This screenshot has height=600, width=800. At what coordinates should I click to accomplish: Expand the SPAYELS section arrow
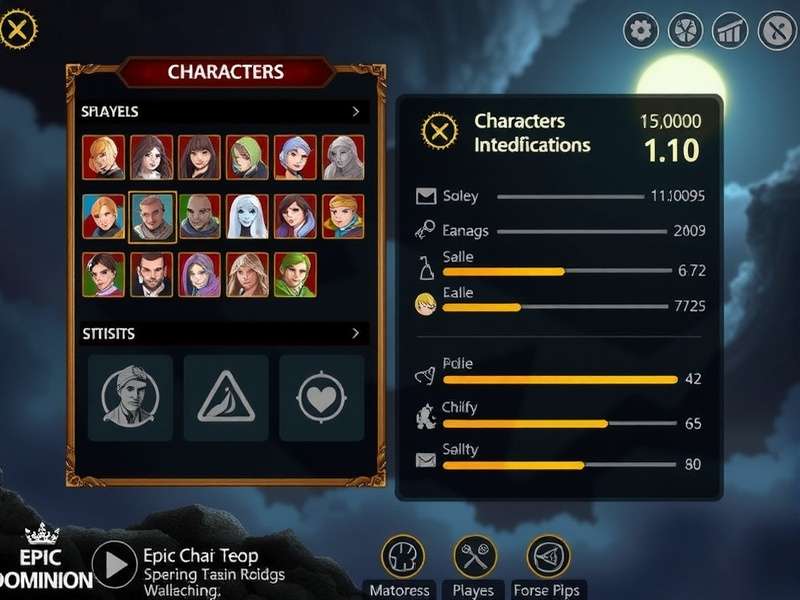pos(356,112)
